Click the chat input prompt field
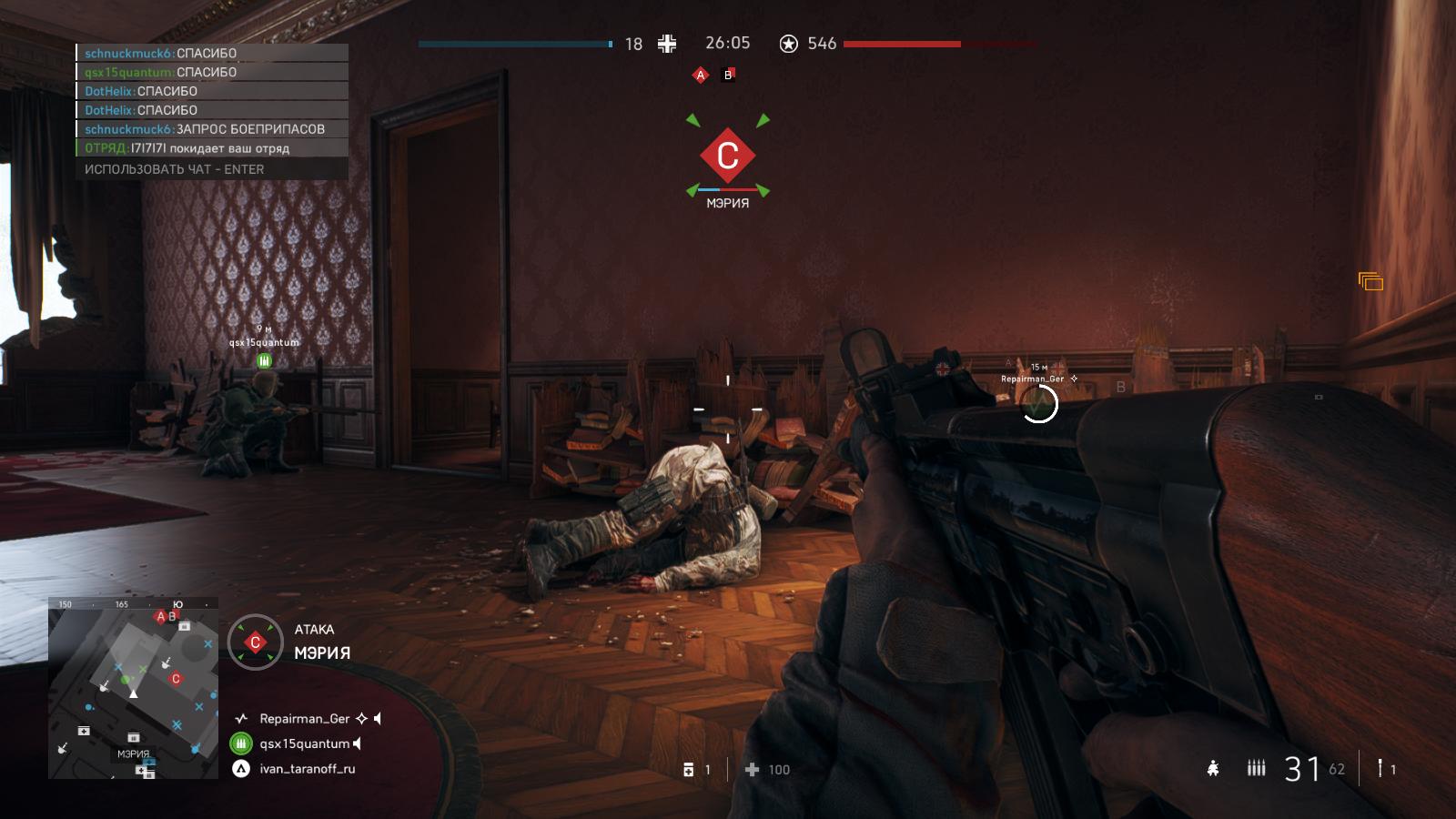1456x819 pixels. (x=211, y=169)
